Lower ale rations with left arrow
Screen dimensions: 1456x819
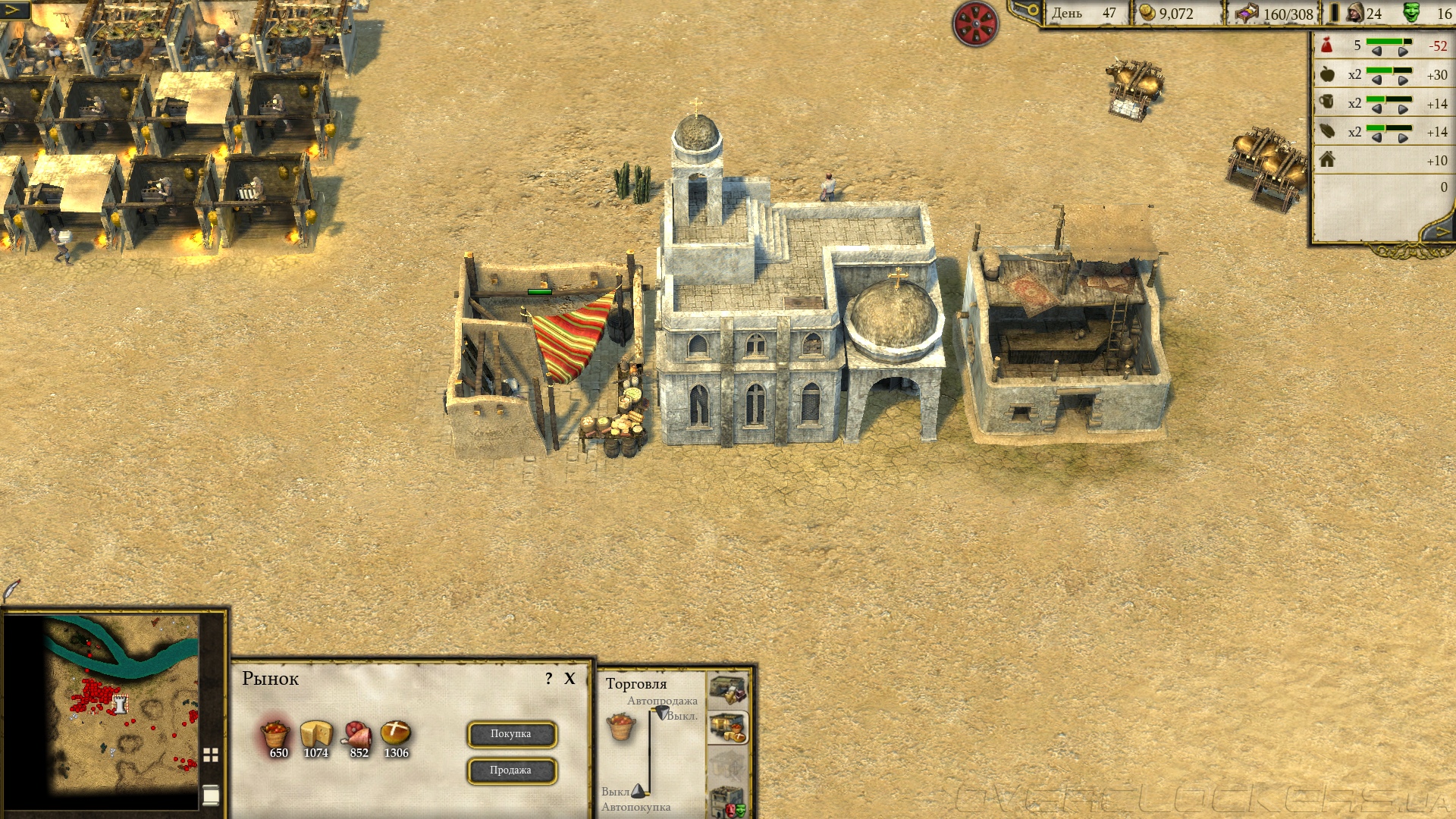1376,109
